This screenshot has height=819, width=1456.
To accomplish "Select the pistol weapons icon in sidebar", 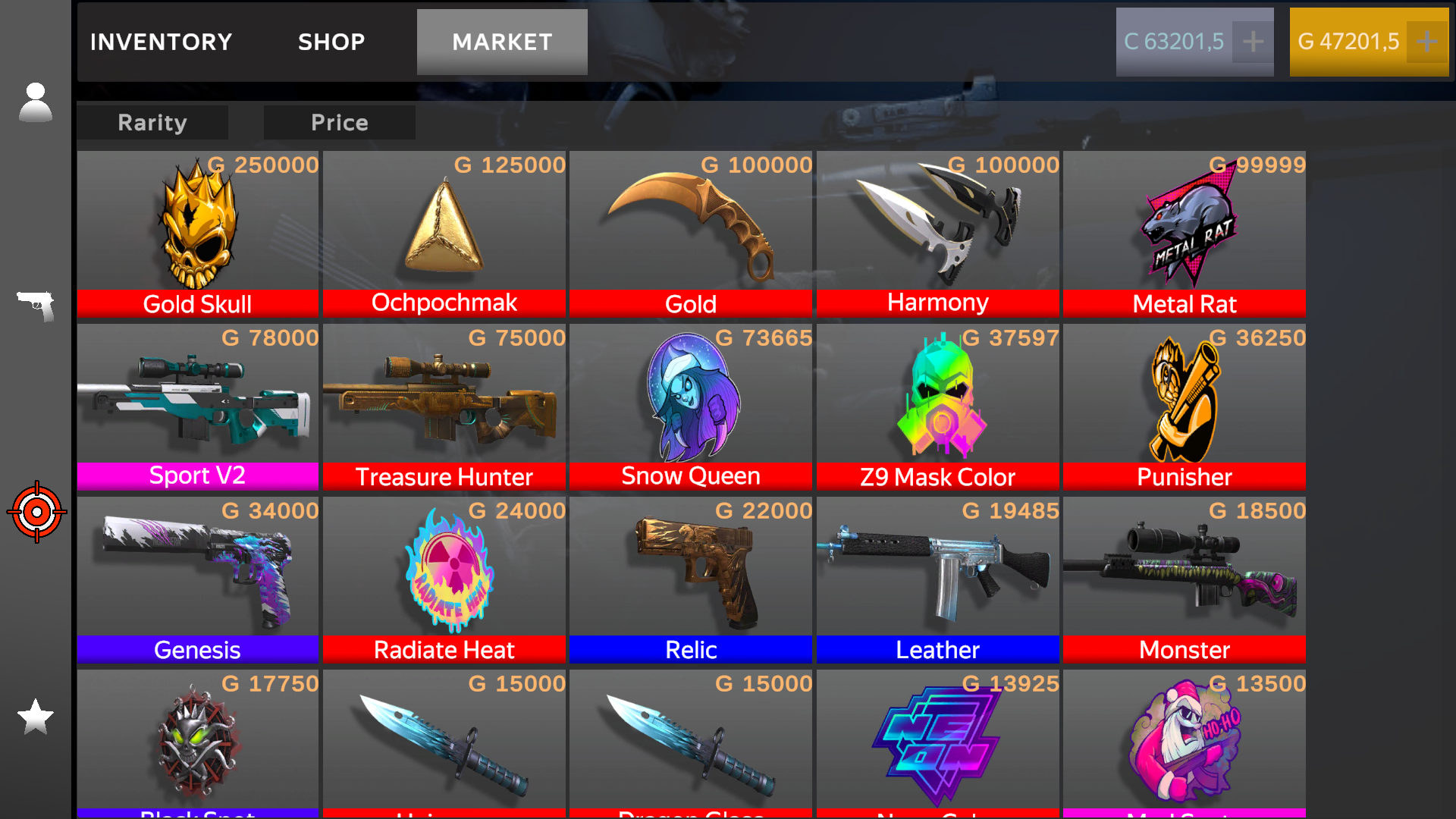I will [35, 307].
